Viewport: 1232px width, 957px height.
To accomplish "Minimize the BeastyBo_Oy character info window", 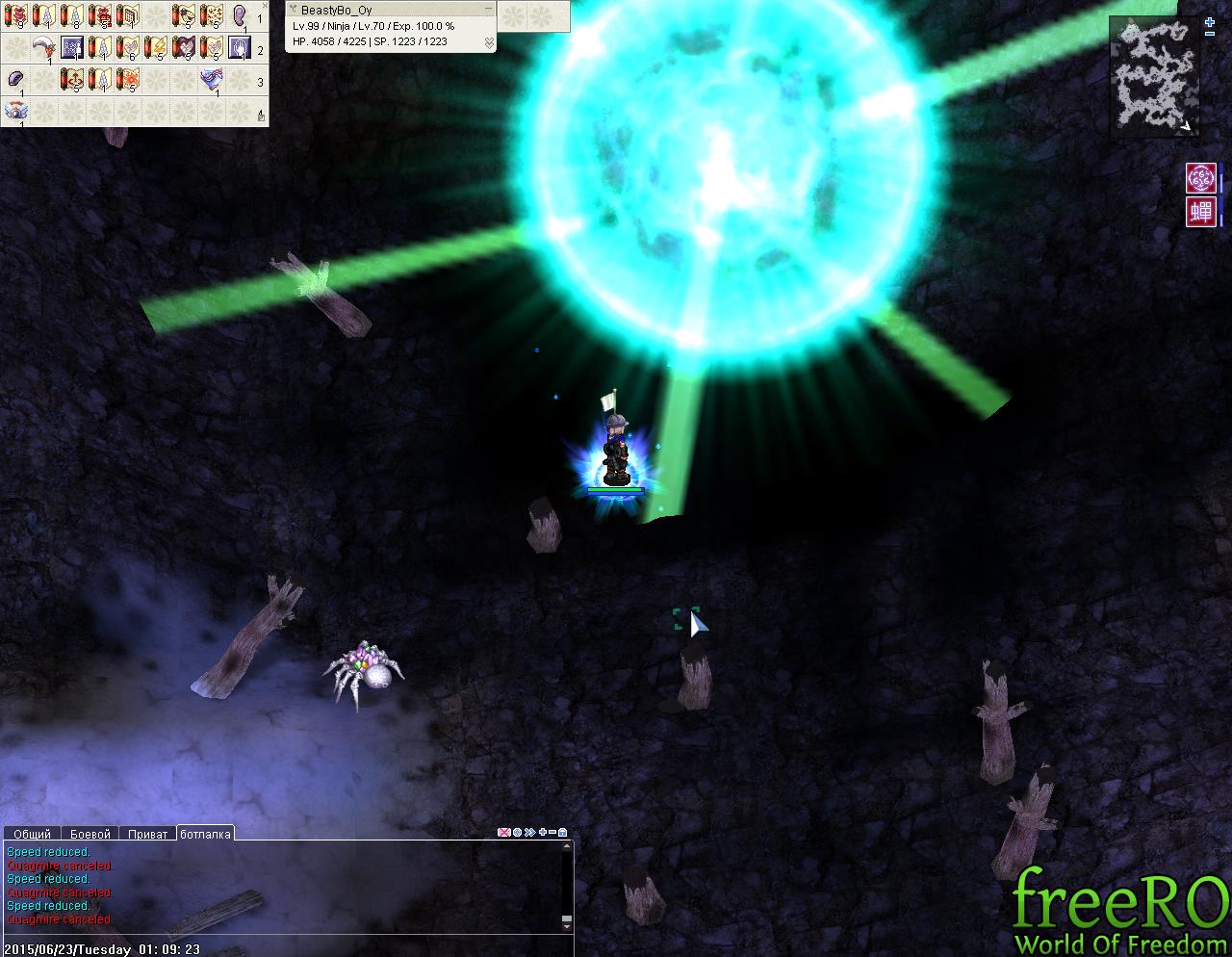I will (488, 10).
